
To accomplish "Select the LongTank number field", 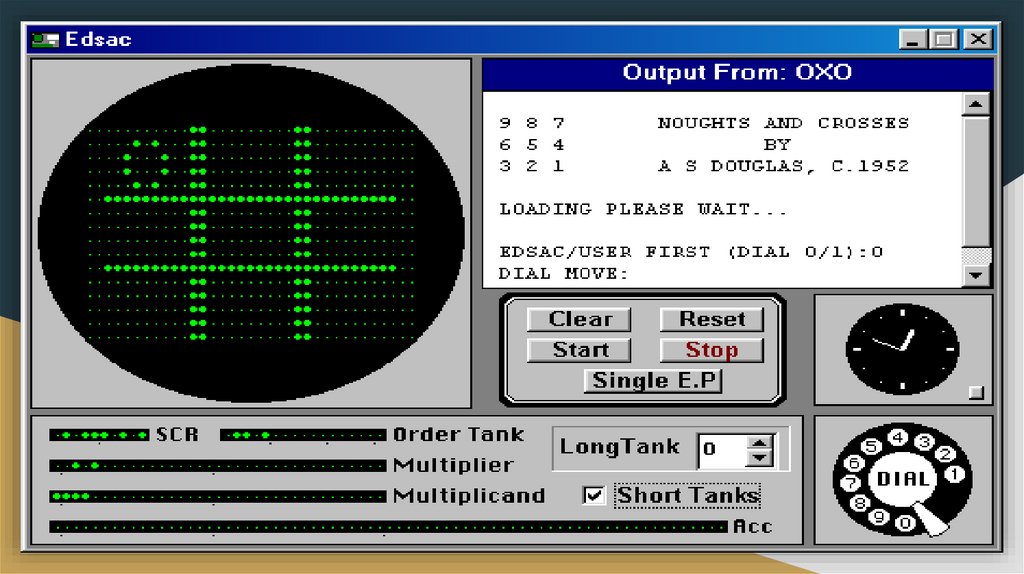I will [722, 450].
